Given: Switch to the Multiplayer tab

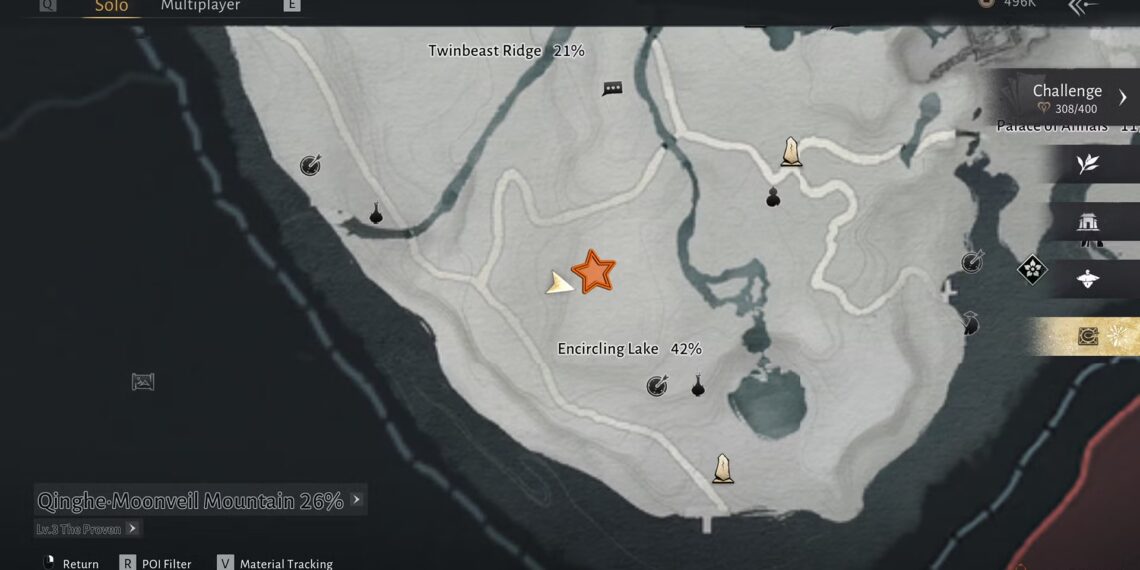Looking at the screenshot, I should [x=201, y=7].
